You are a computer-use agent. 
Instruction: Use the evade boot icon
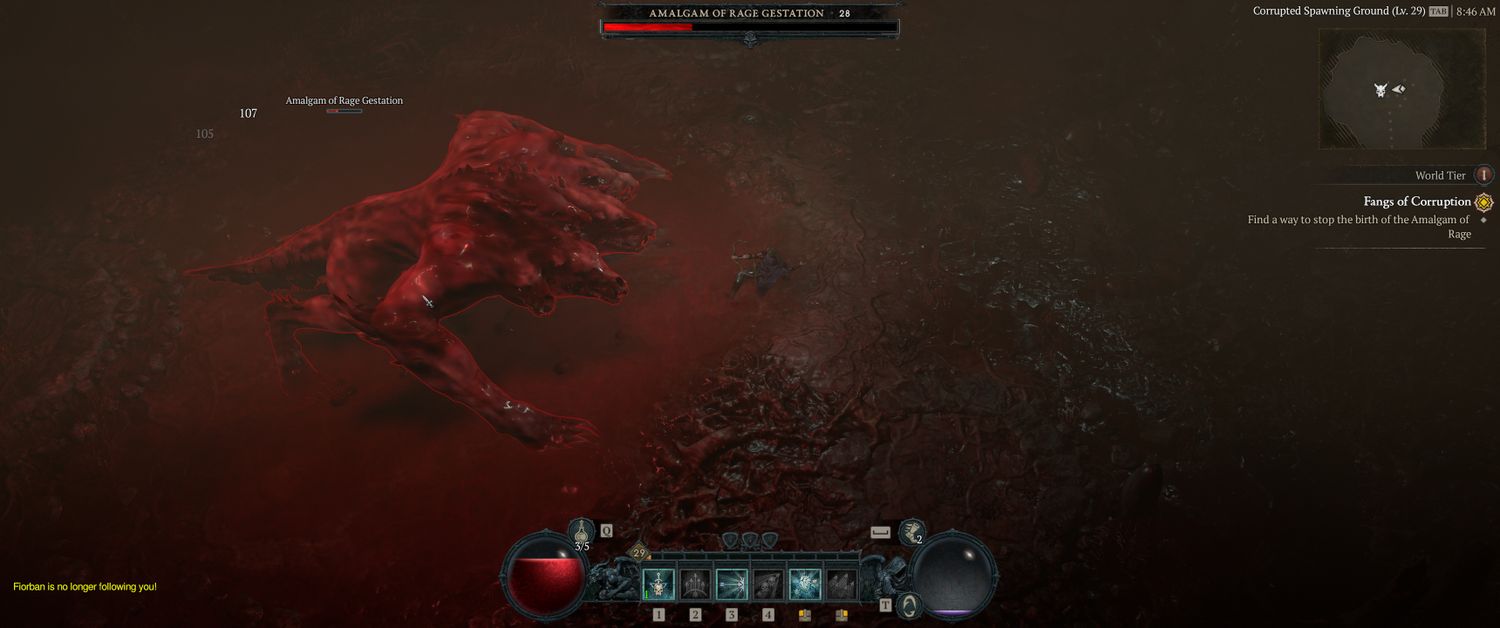tap(910, 533)
